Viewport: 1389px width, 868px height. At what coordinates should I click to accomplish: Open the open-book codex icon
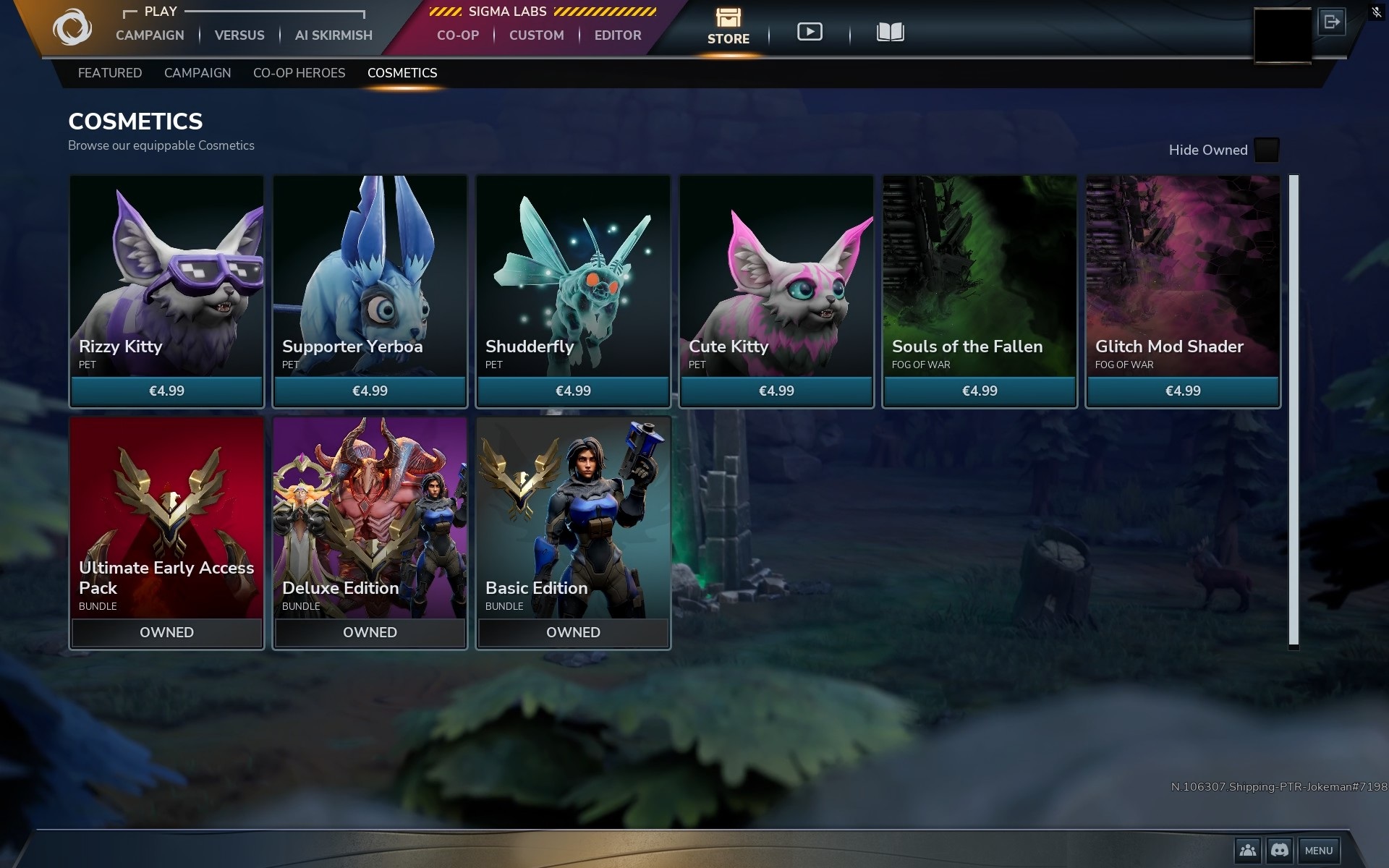pos(890,32)
